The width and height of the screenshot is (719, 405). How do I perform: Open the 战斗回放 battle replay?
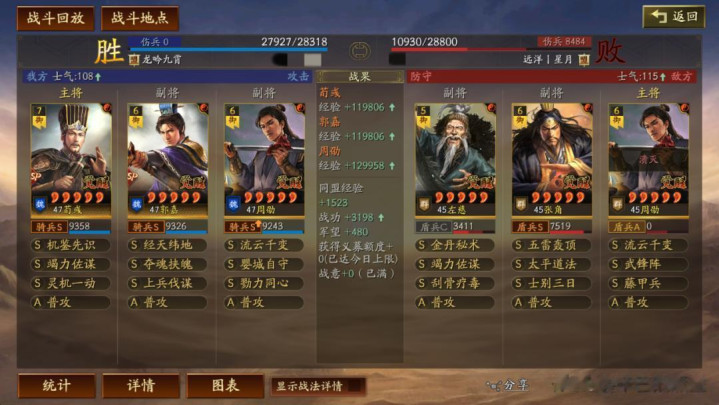click(x=55, y=18)
